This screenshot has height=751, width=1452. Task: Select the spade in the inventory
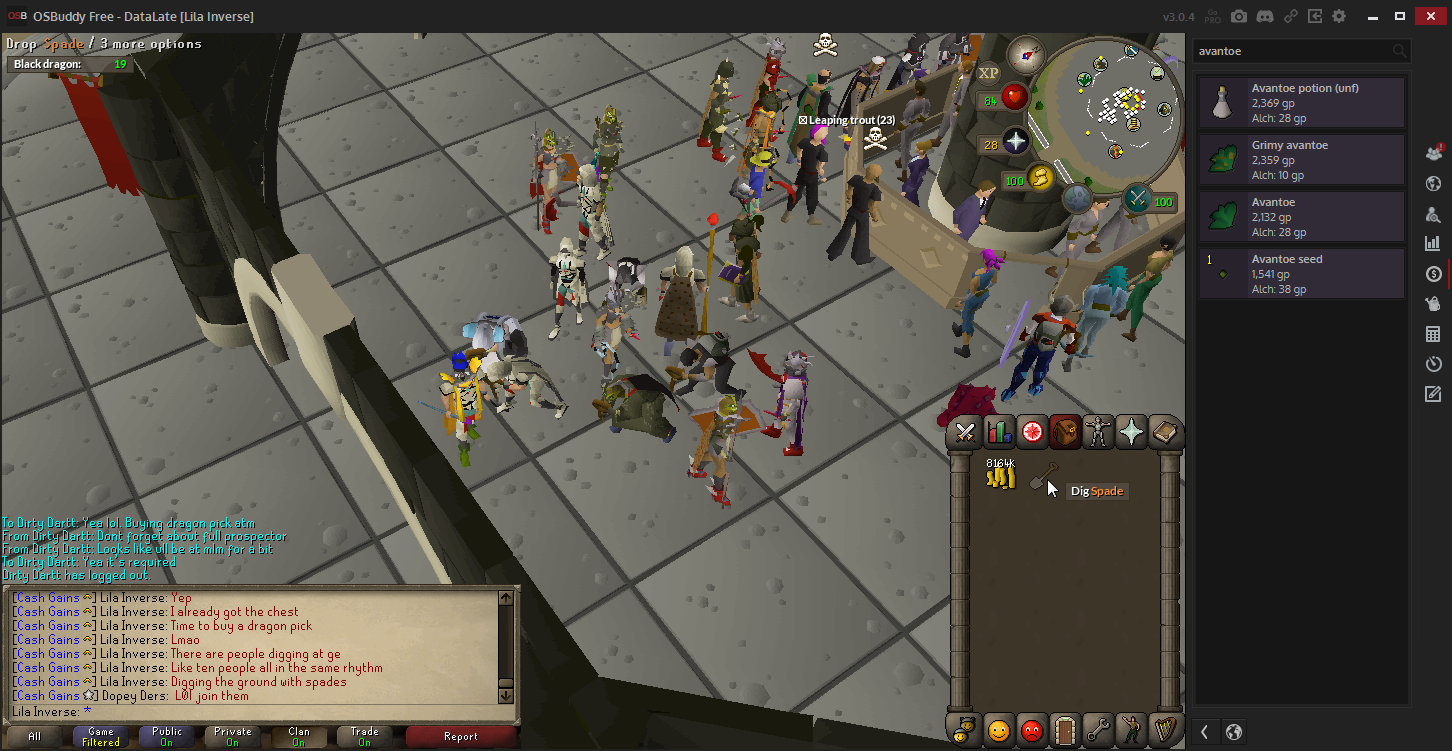(1043, 477)
